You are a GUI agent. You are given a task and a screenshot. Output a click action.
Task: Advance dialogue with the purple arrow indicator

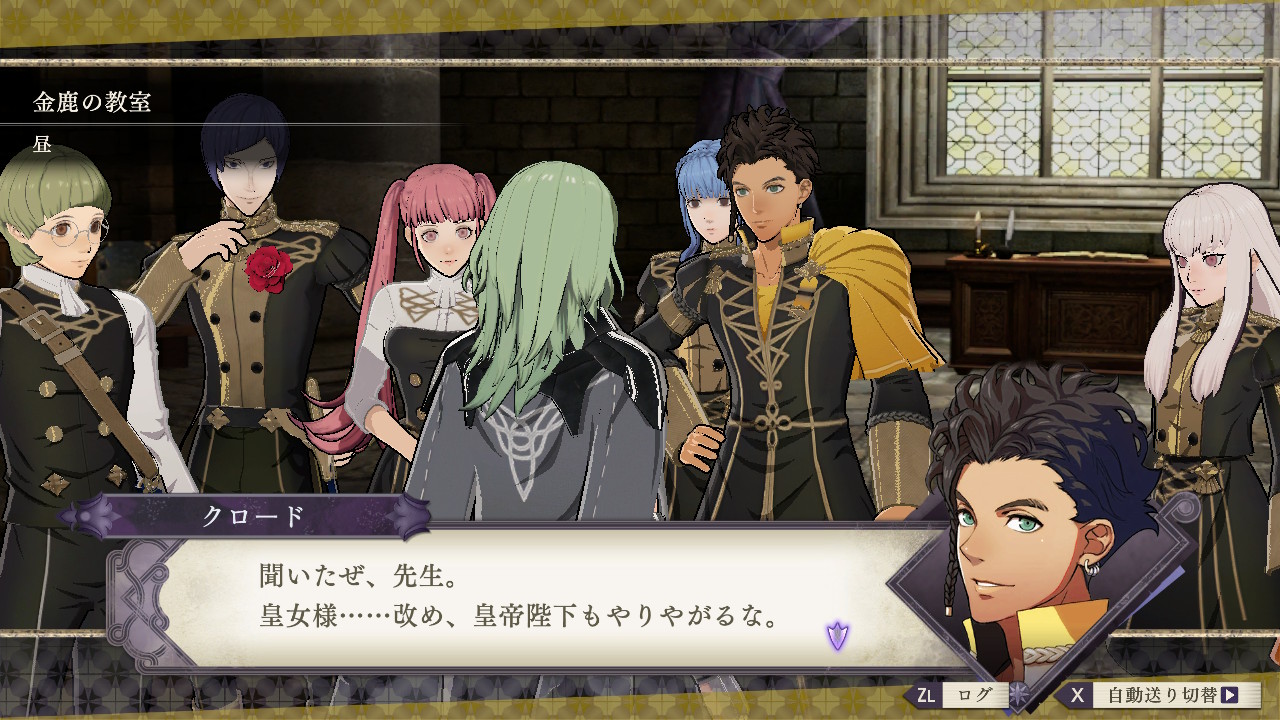[837, 634]
